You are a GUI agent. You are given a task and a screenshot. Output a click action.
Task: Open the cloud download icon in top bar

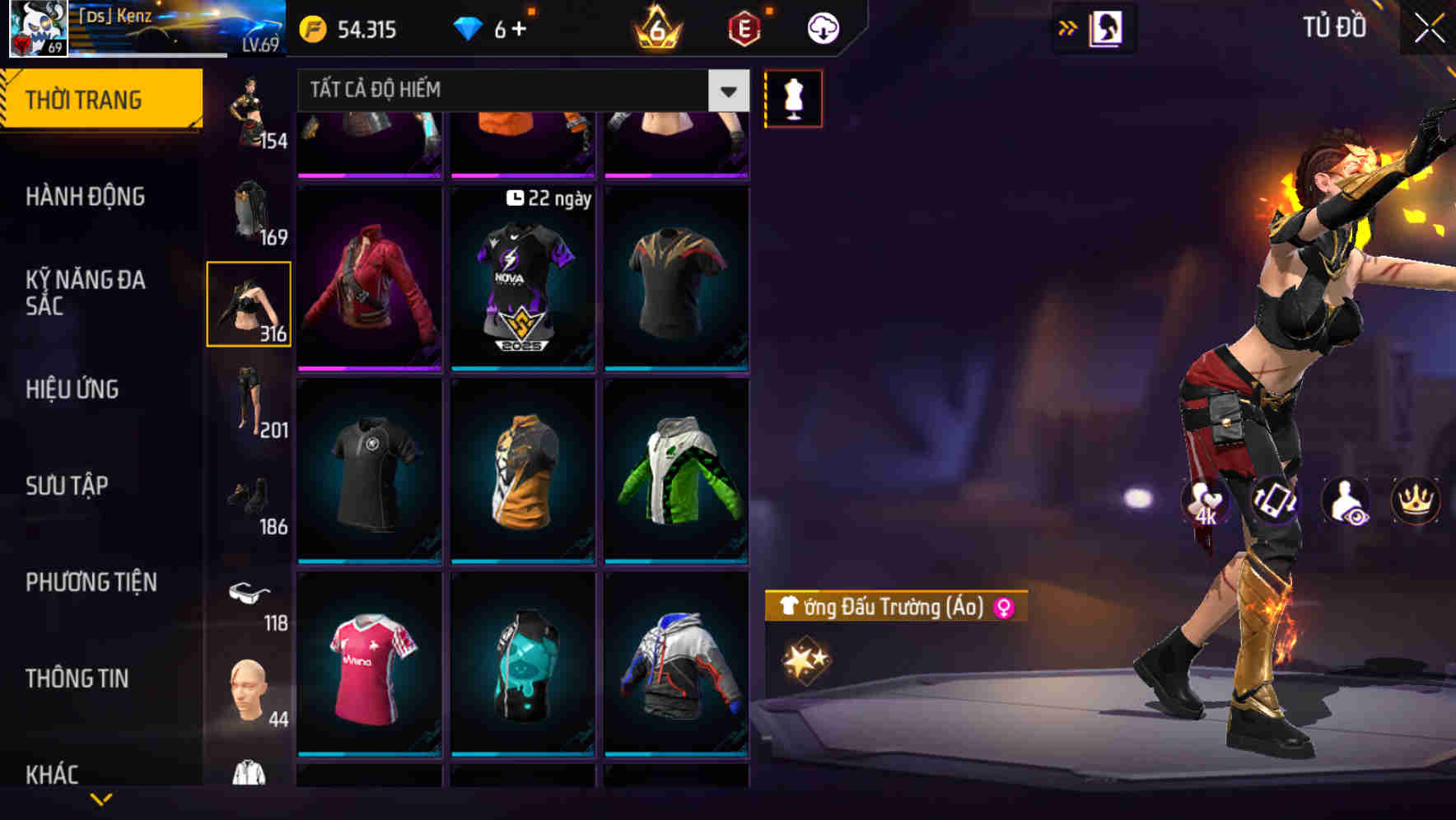click(823, 27)
